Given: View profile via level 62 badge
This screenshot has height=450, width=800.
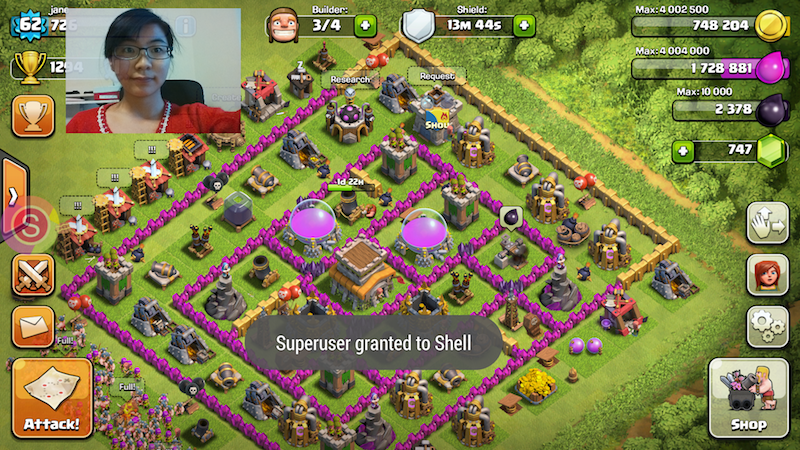Looking at the screenshot, I should (32, 22).
